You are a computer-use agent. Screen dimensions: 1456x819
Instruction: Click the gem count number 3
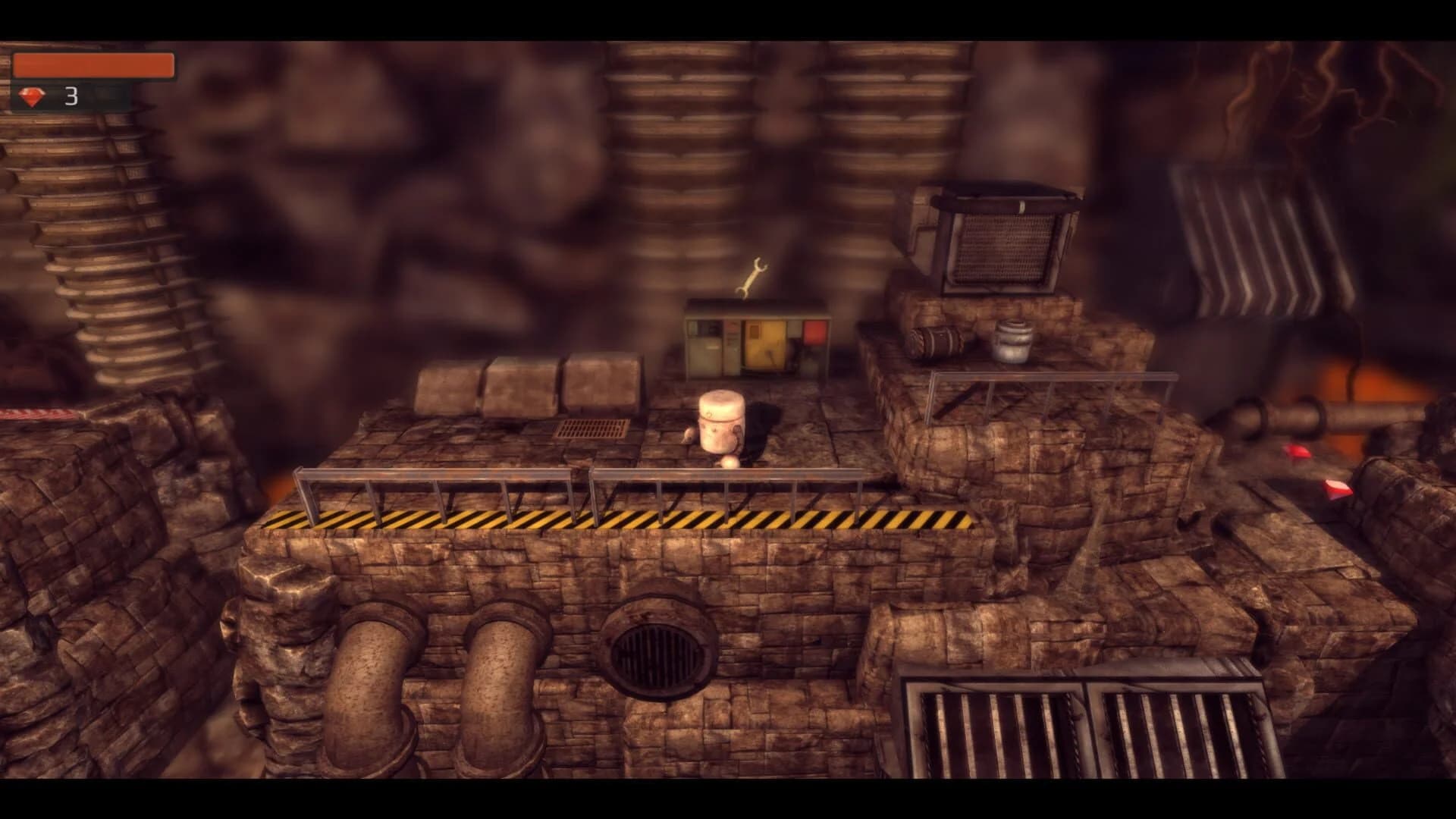[71, 96]
